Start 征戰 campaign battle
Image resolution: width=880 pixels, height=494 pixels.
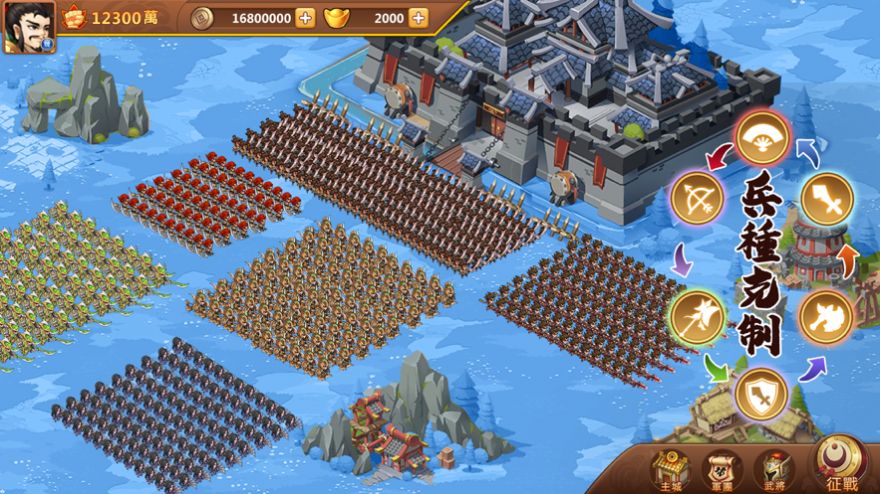click(x=840, y=463)
